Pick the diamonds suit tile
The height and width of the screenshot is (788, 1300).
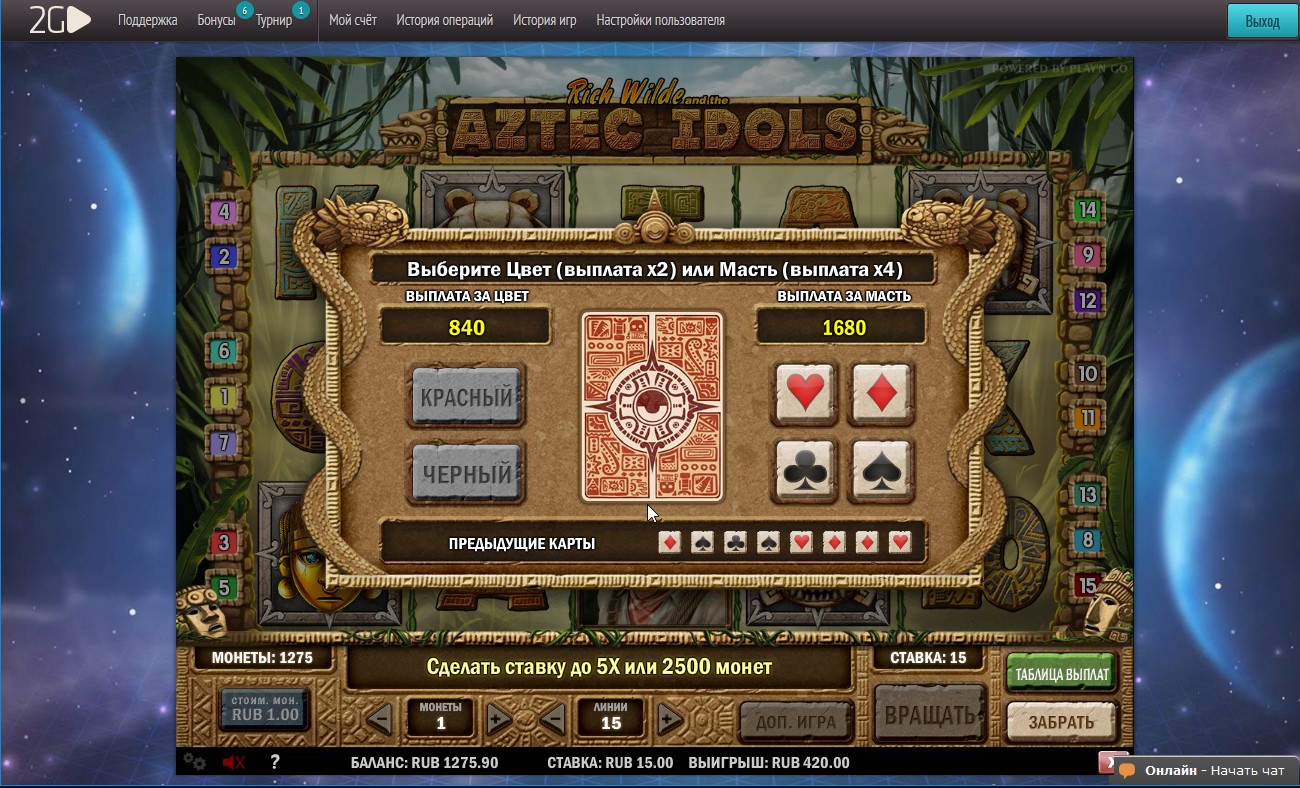click(x=881, y=393)
